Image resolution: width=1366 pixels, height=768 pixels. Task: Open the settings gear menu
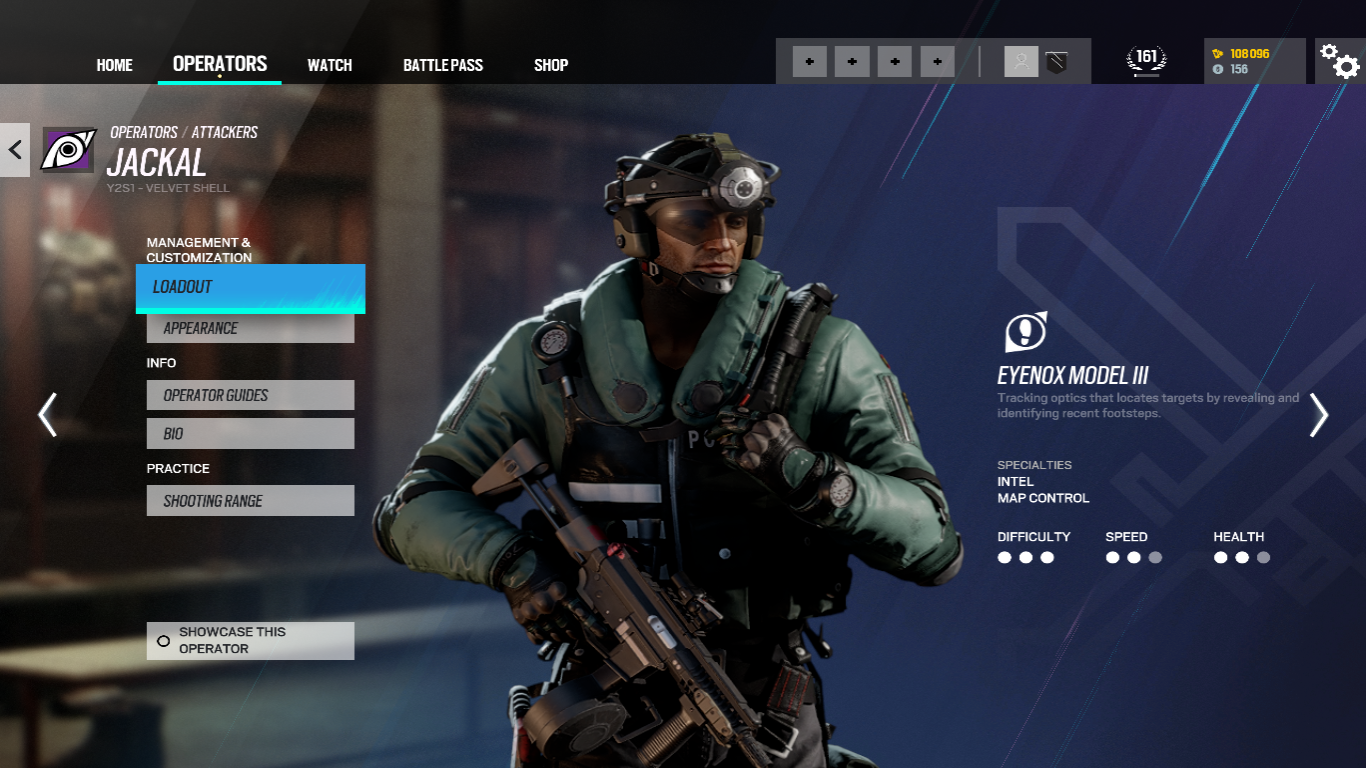click(x=1339, y=61)
